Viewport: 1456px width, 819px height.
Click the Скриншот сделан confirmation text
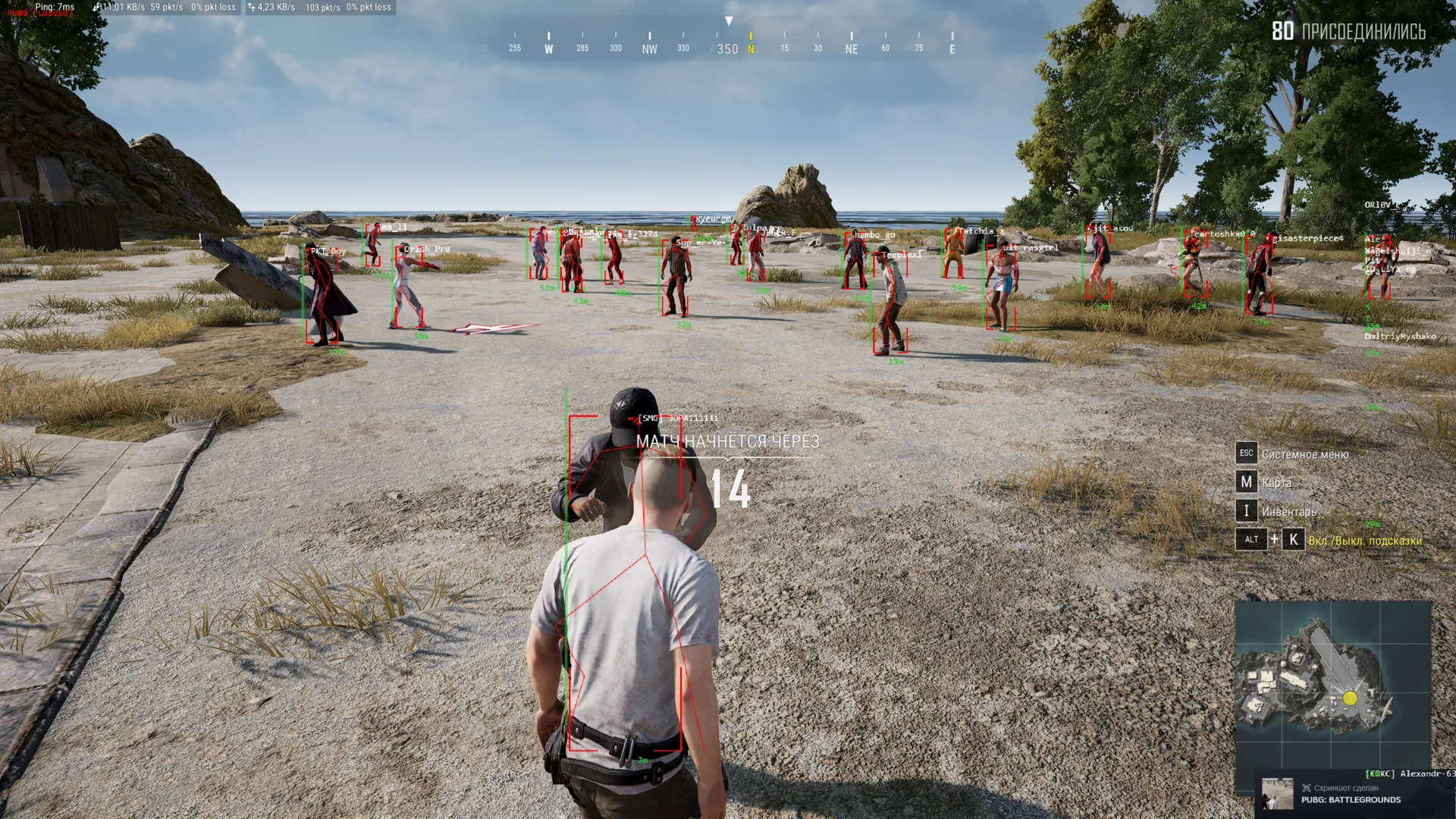1348,788
